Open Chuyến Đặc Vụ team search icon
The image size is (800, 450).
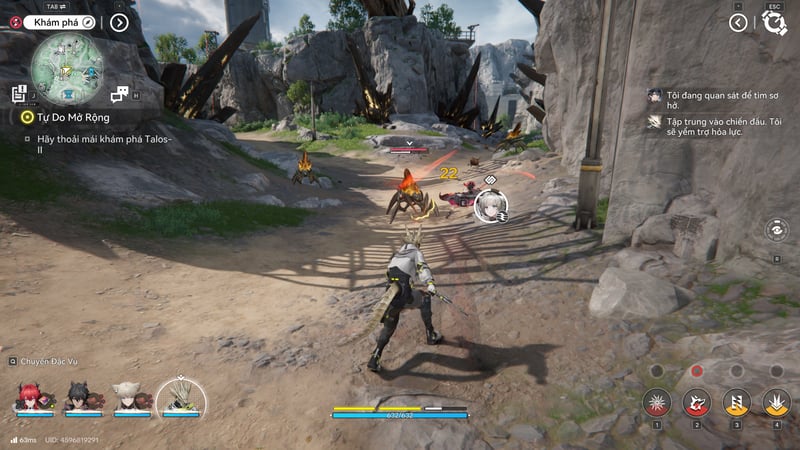click(x=12, y=361)
